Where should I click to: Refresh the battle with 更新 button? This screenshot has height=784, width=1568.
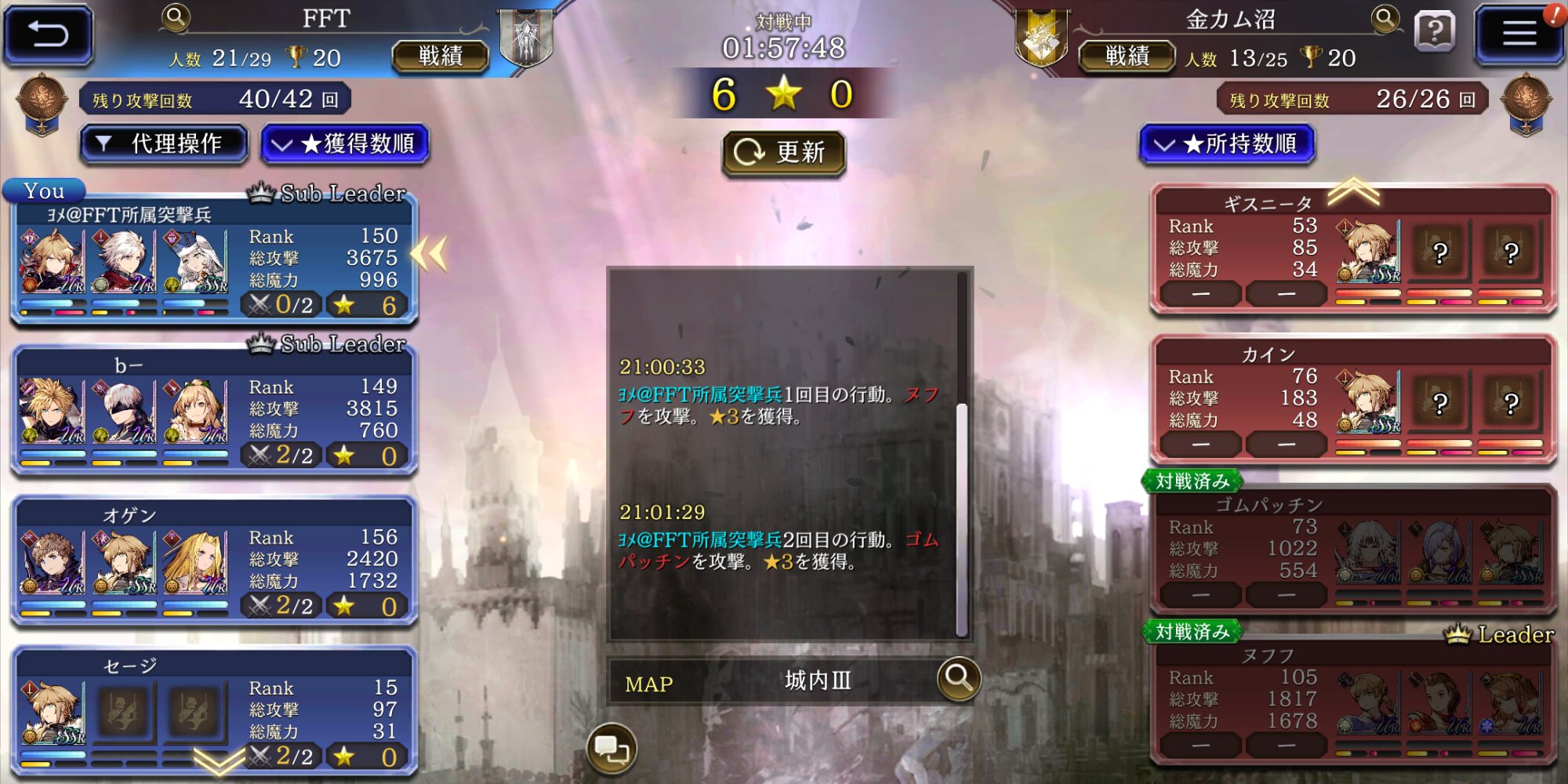(x=783, y=152)
